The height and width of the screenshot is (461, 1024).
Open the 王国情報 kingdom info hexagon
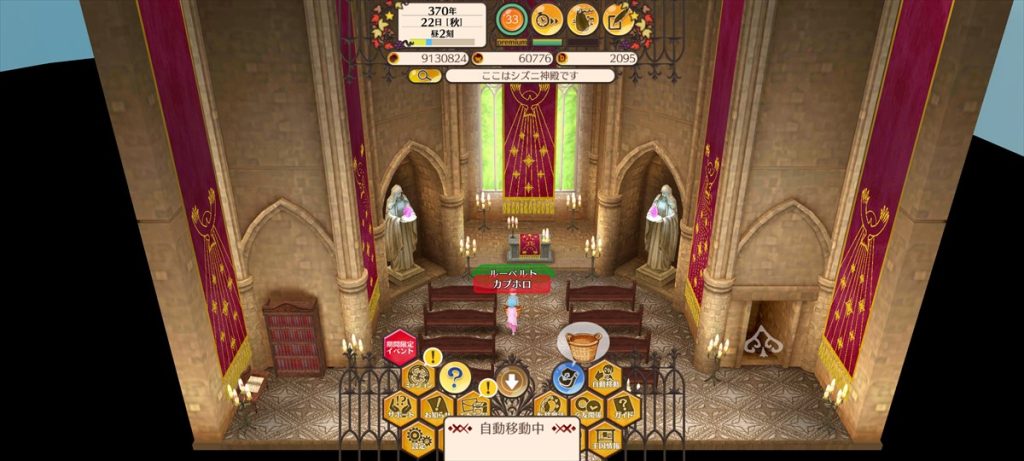[x=604, y=437]
